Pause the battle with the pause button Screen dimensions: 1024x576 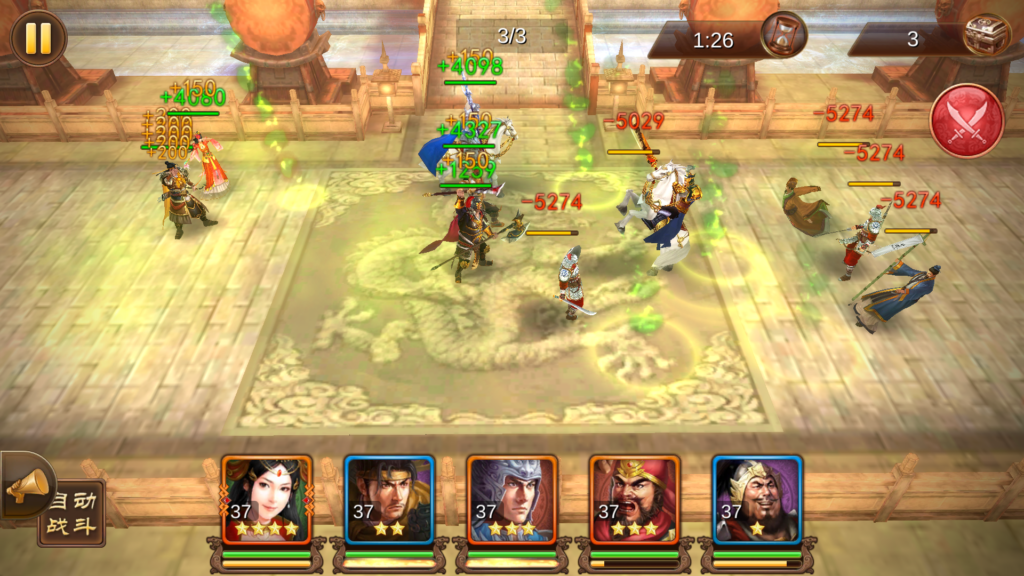tap(38, 37)
